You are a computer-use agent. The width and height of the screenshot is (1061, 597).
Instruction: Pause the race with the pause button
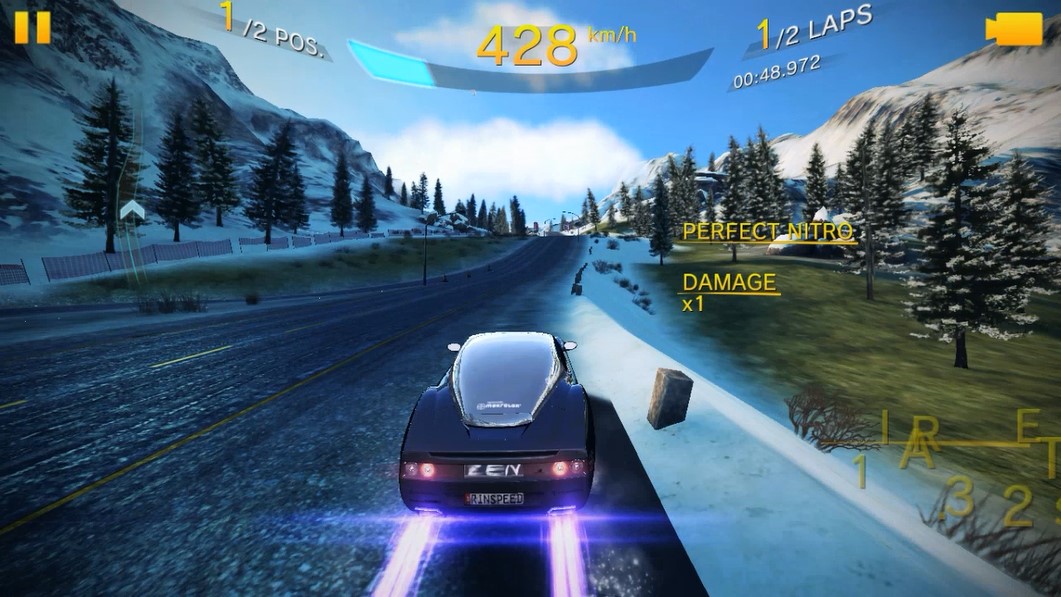[x=32, y=27]
